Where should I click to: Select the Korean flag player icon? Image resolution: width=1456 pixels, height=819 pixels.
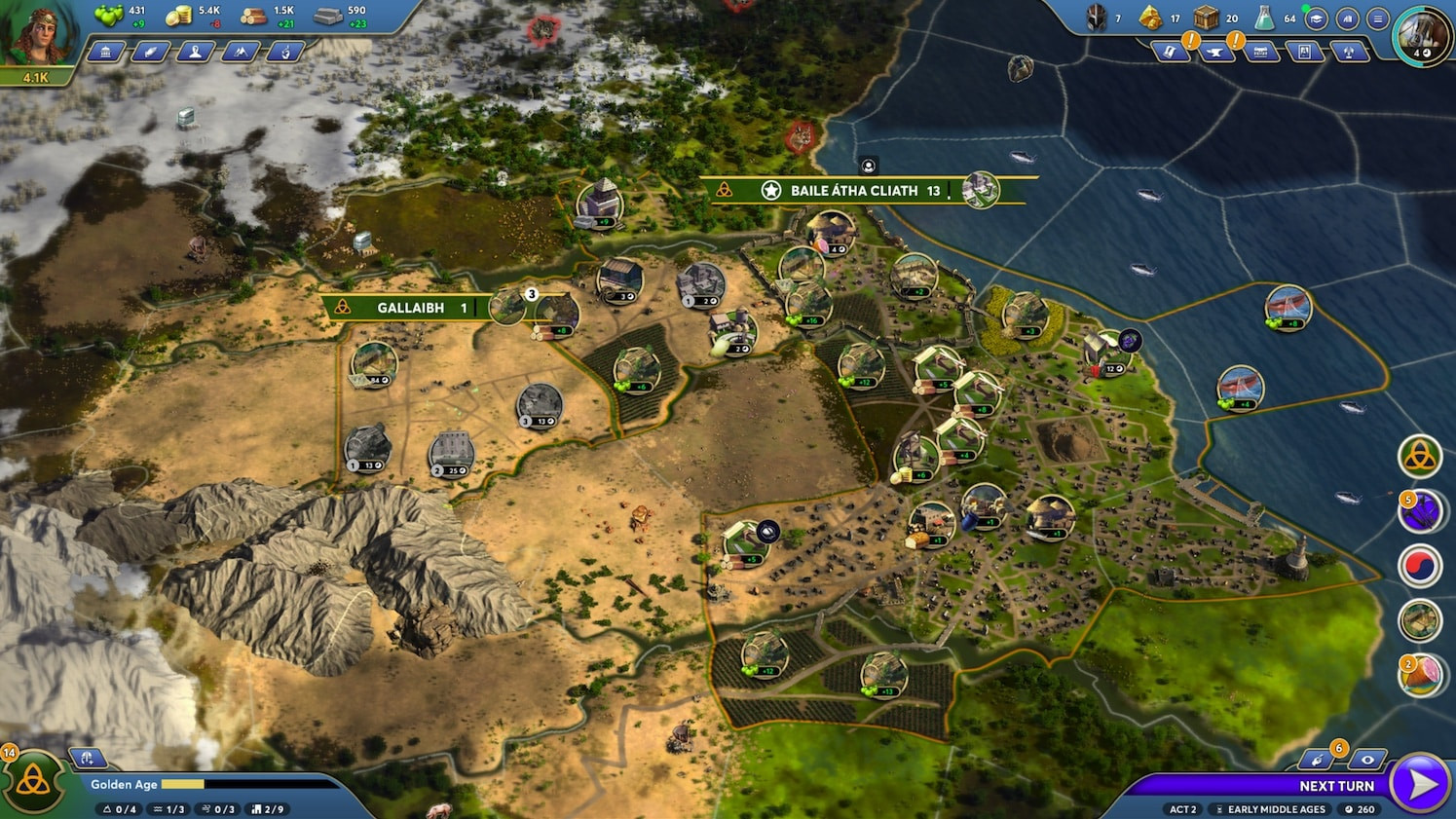(x=1419, y=566)
